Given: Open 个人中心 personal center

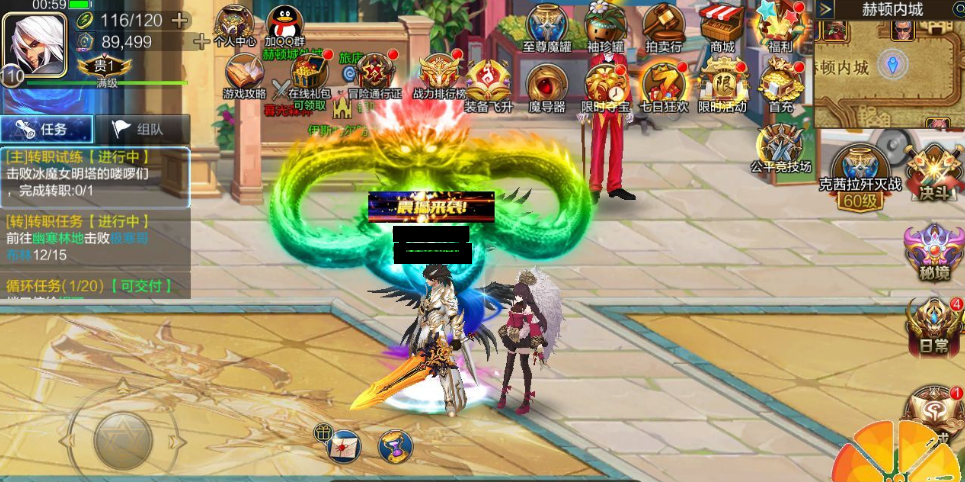Looking at the screenshot, I should 235,24.
